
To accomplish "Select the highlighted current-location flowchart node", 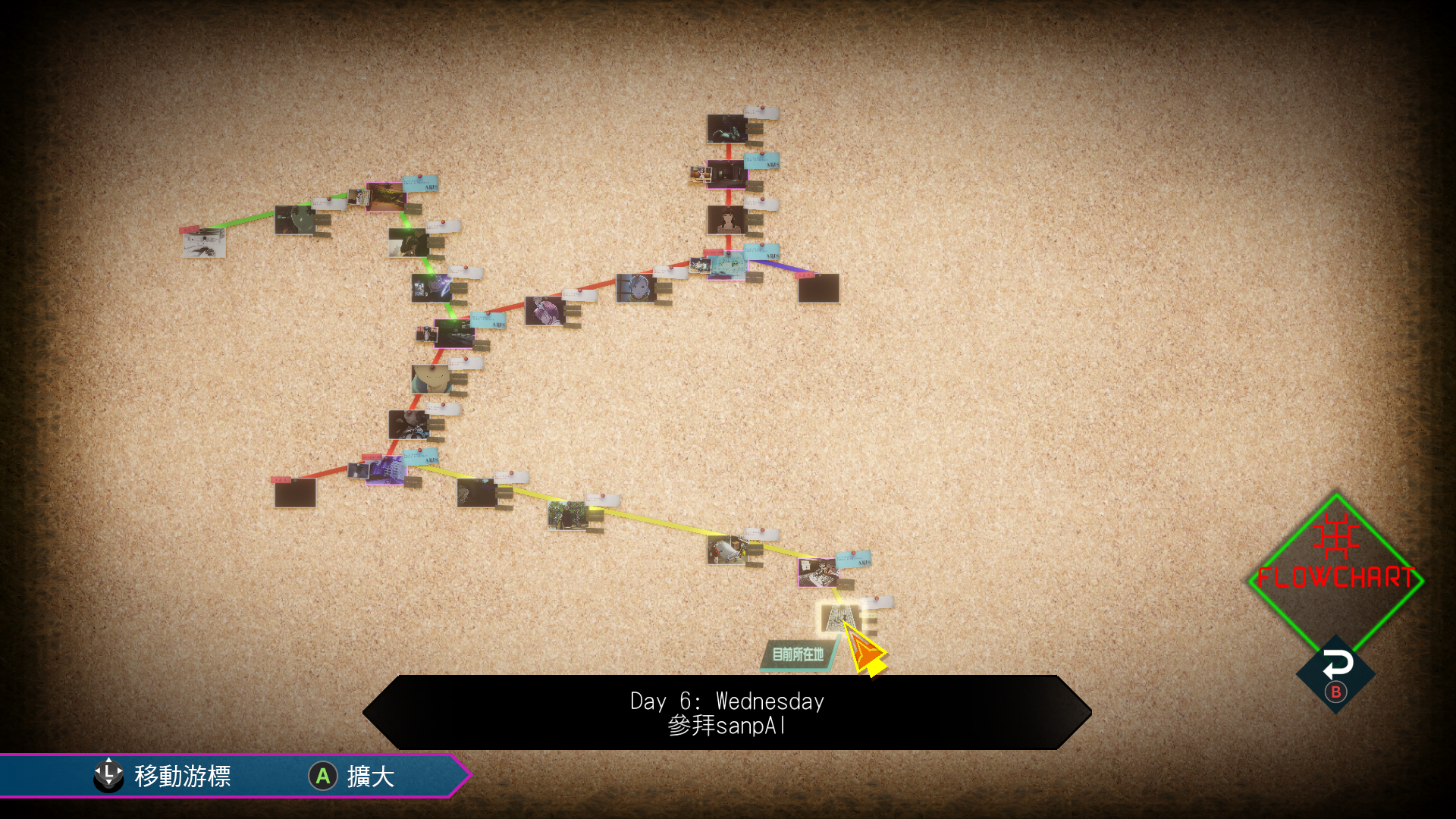I will [838, 617].
